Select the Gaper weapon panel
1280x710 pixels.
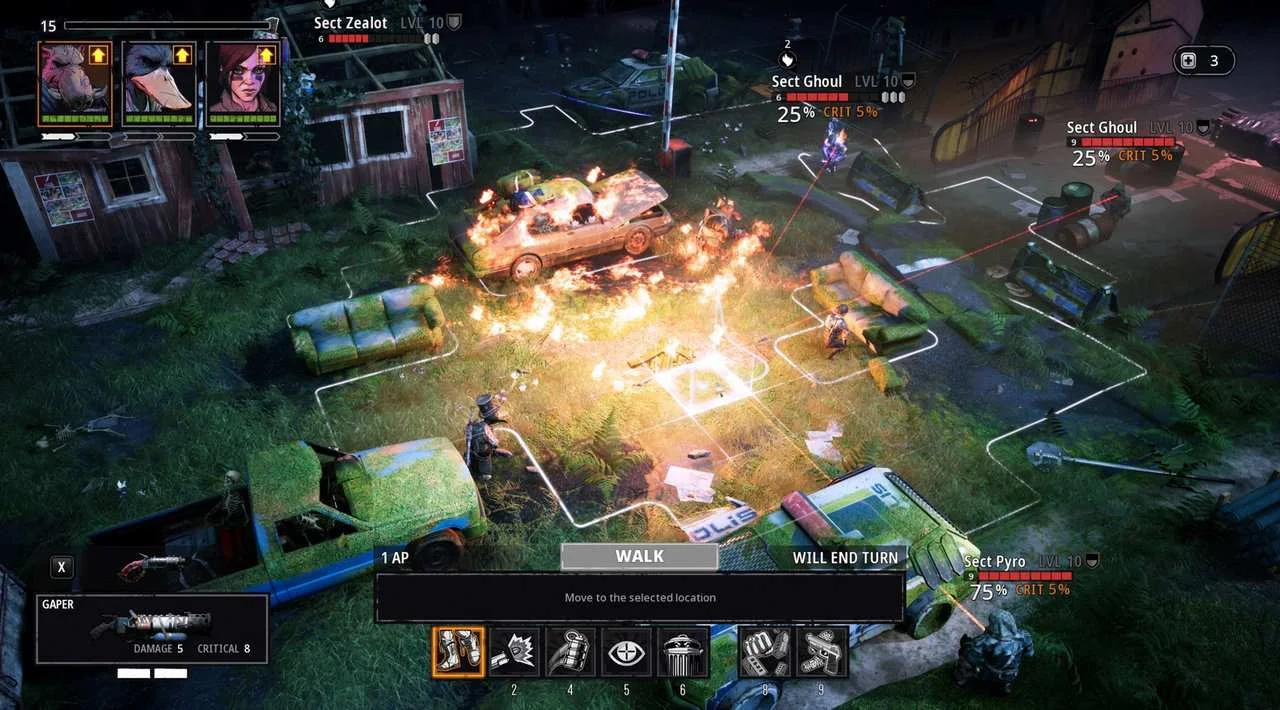(152, 629)
